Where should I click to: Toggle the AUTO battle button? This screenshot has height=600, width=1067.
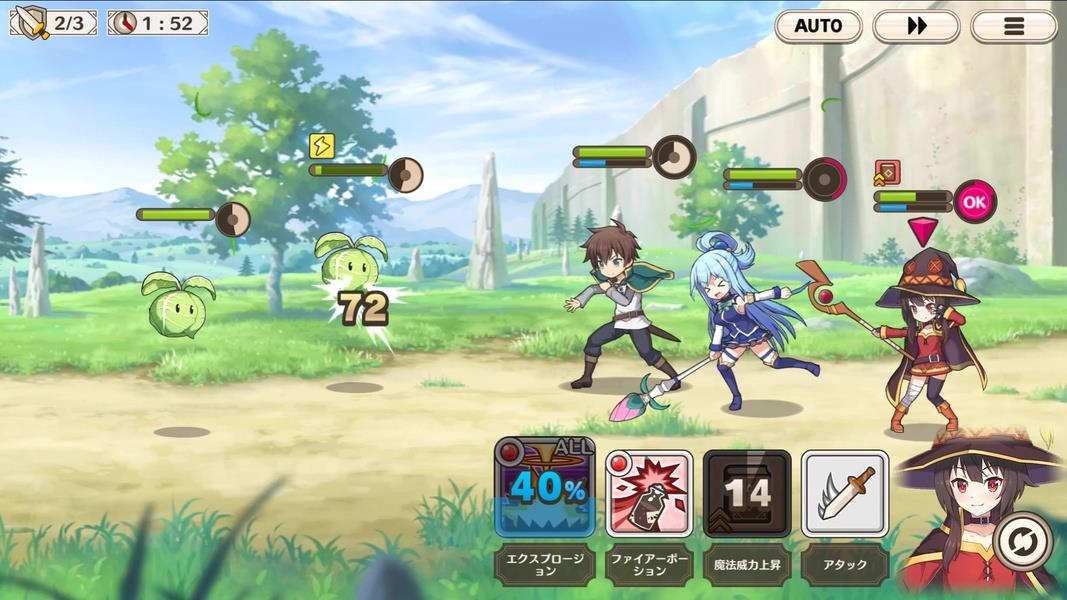[x=818, y=26]
